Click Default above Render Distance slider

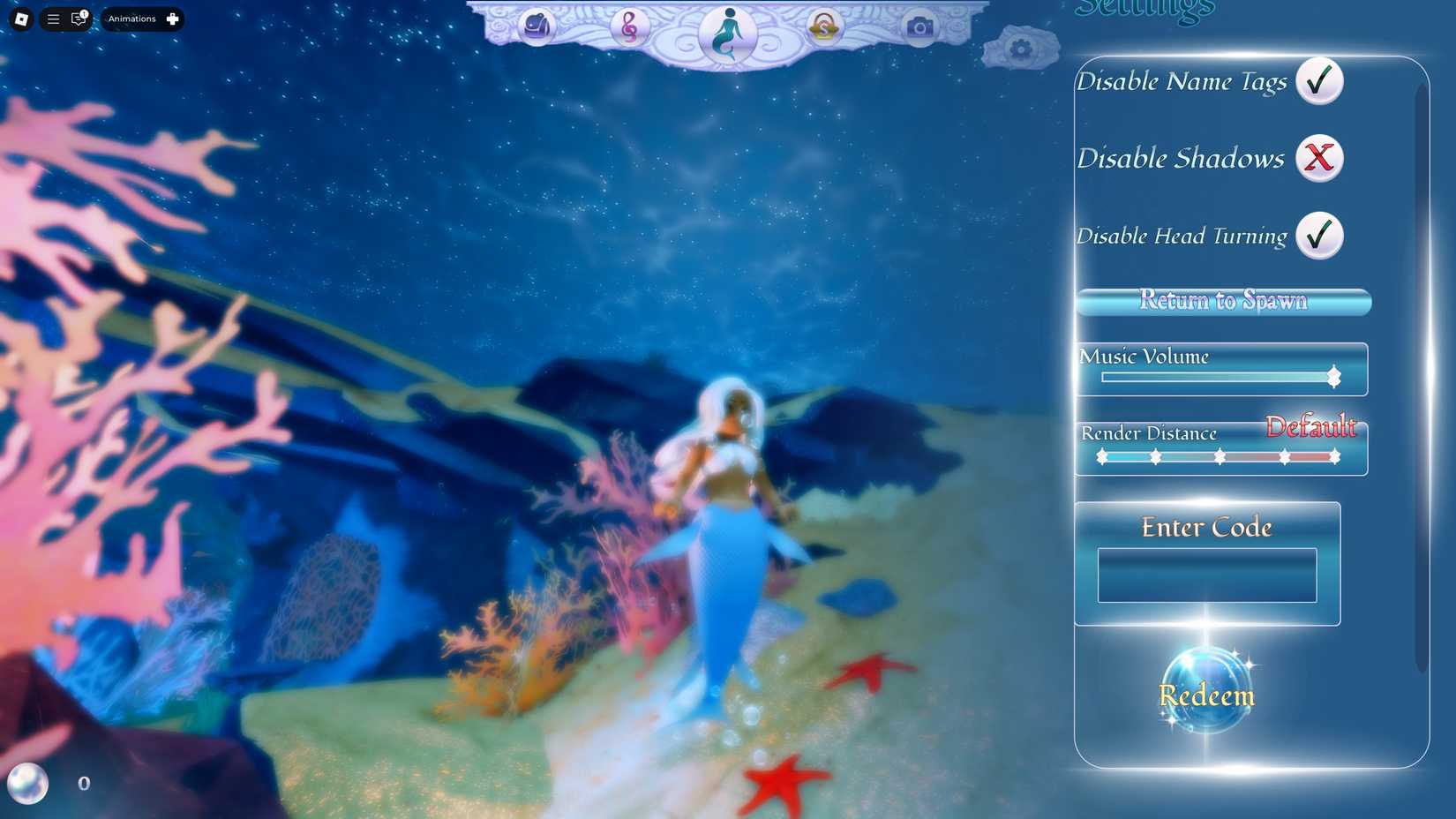coord(1312,428)
